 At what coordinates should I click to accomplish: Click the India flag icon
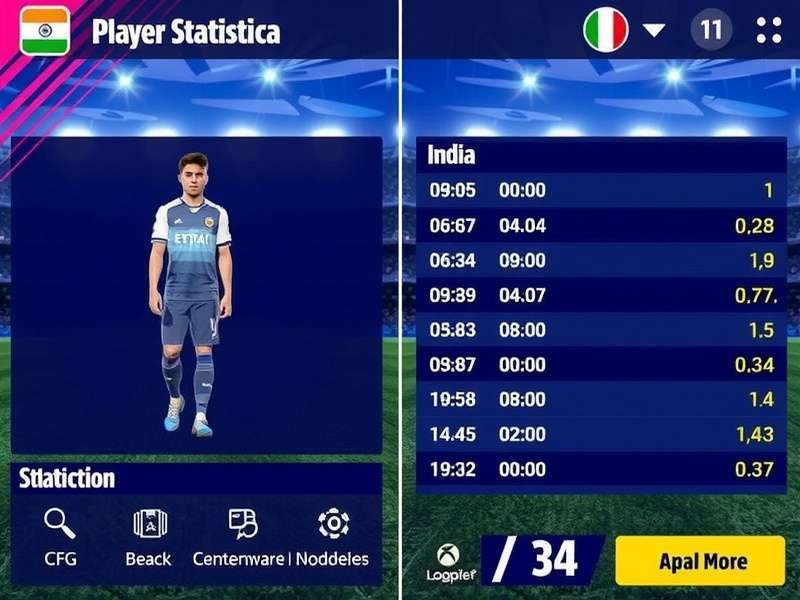pos(45,30)
